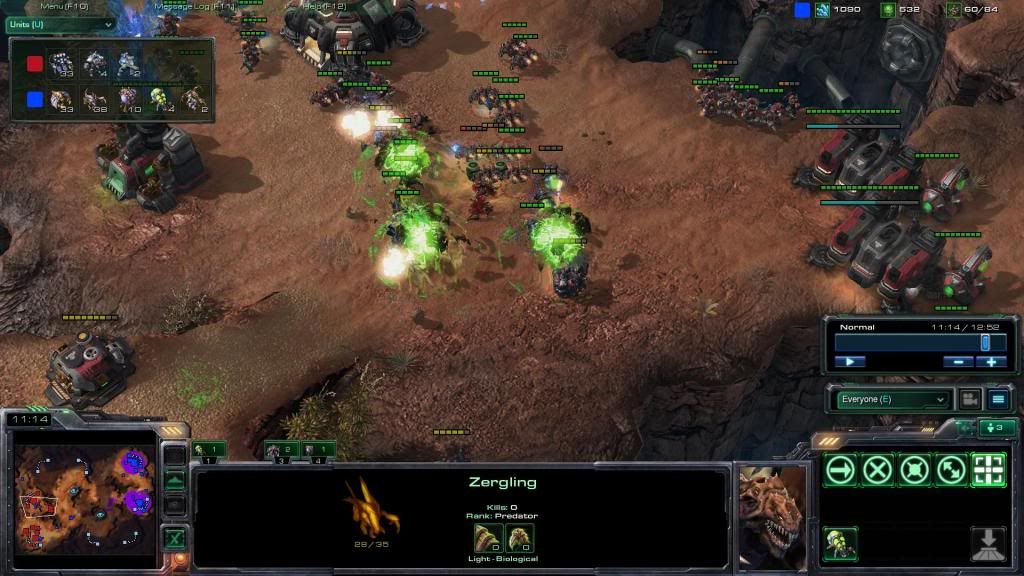Decrease replay speed with minus button

pyautogui.click(x=958, y=362)
